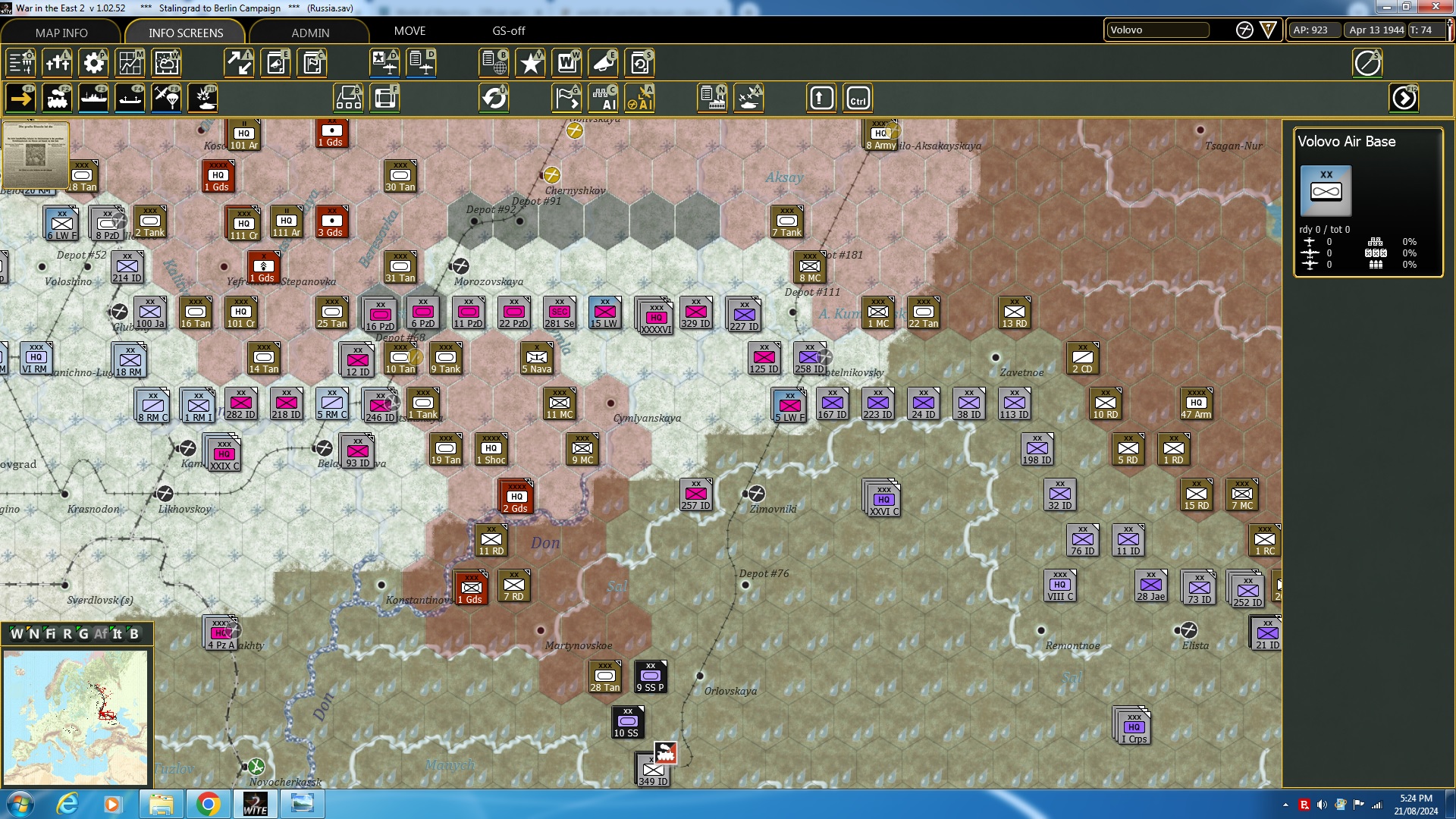Click the MOVE mode button

(409, 31)
